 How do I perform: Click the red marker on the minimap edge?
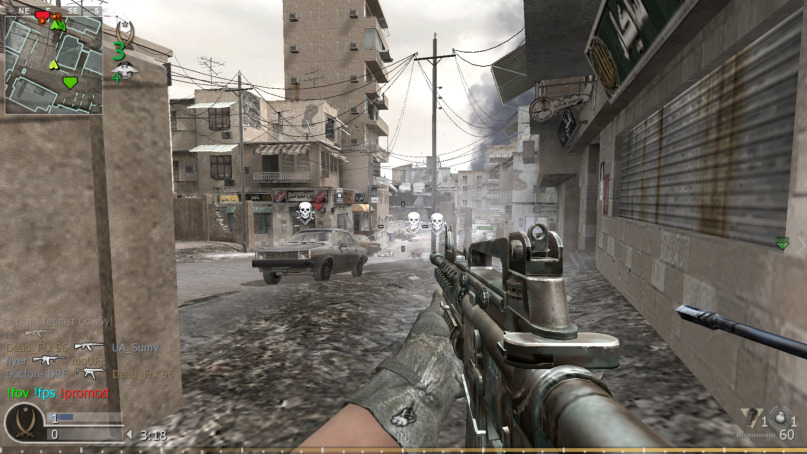click(42, 16)
